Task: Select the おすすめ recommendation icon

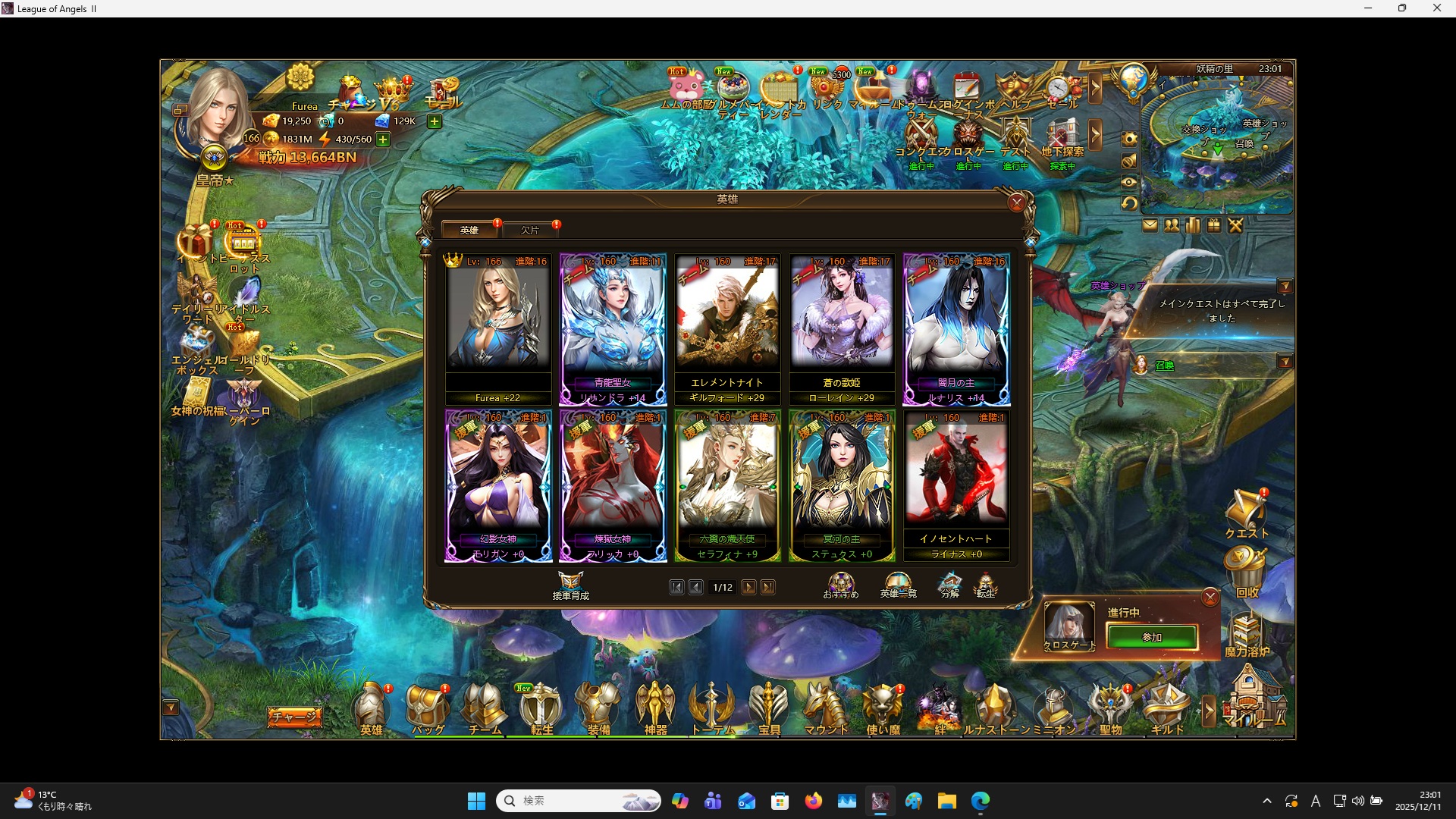Action: (x=840, y=584)
